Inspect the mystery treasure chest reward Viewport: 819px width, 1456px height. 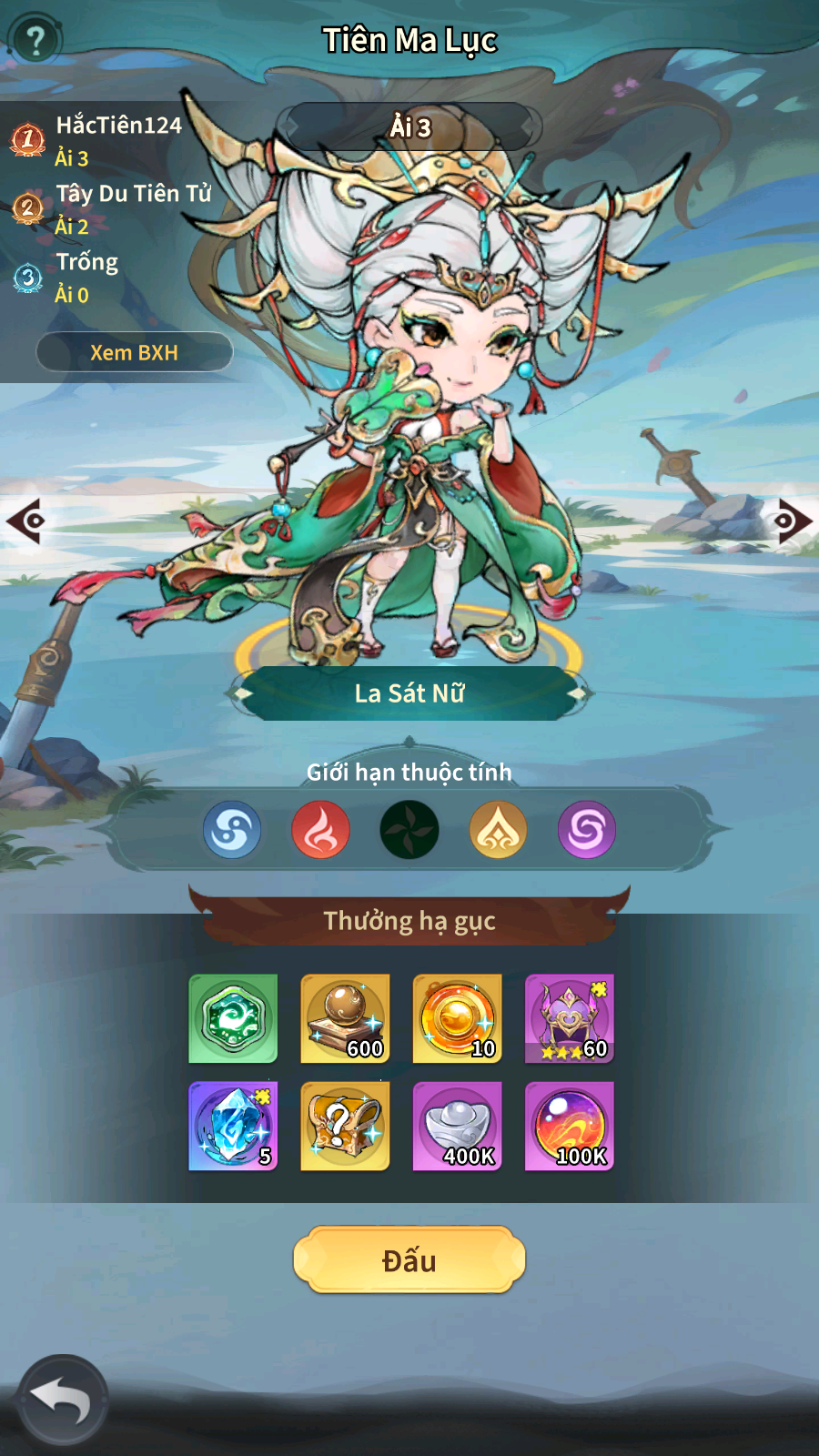tap(345, 1126)
